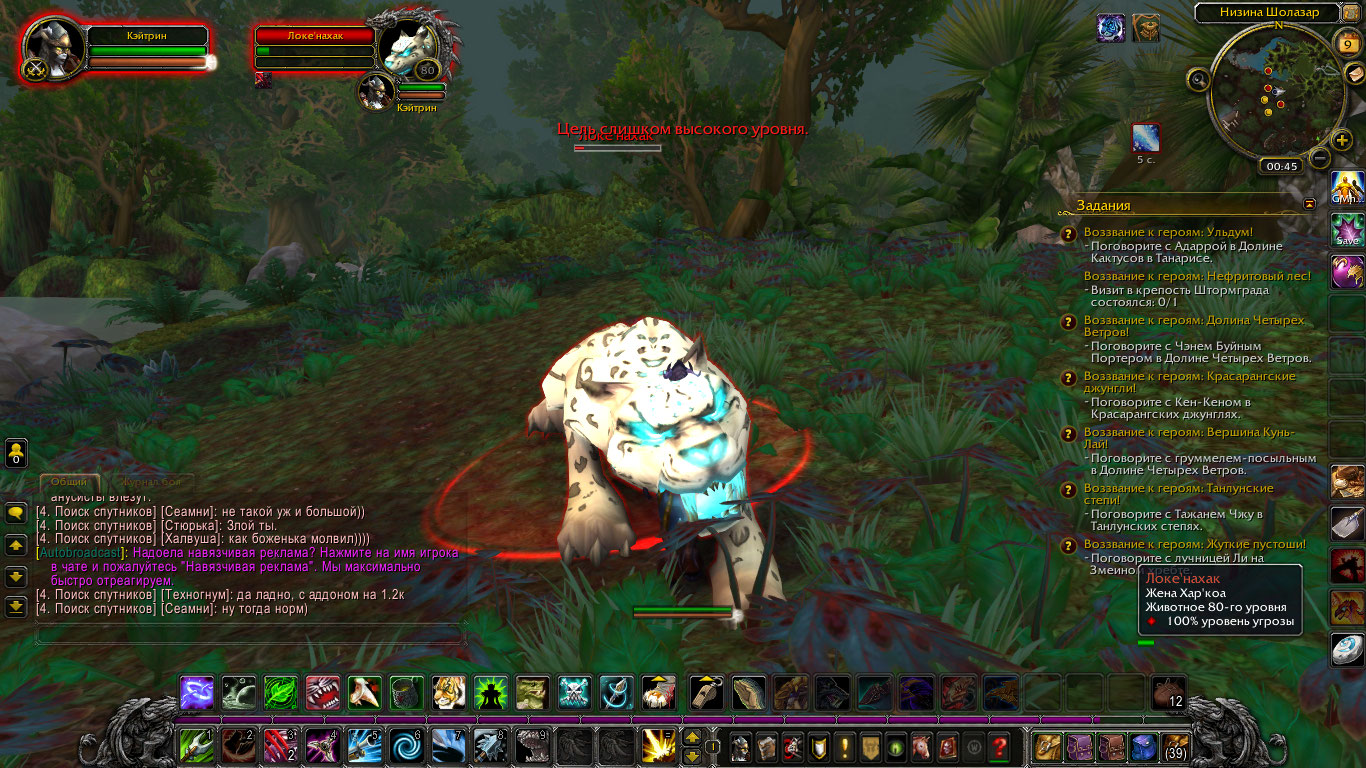Collapse the Задания quest tracker

1310,204
